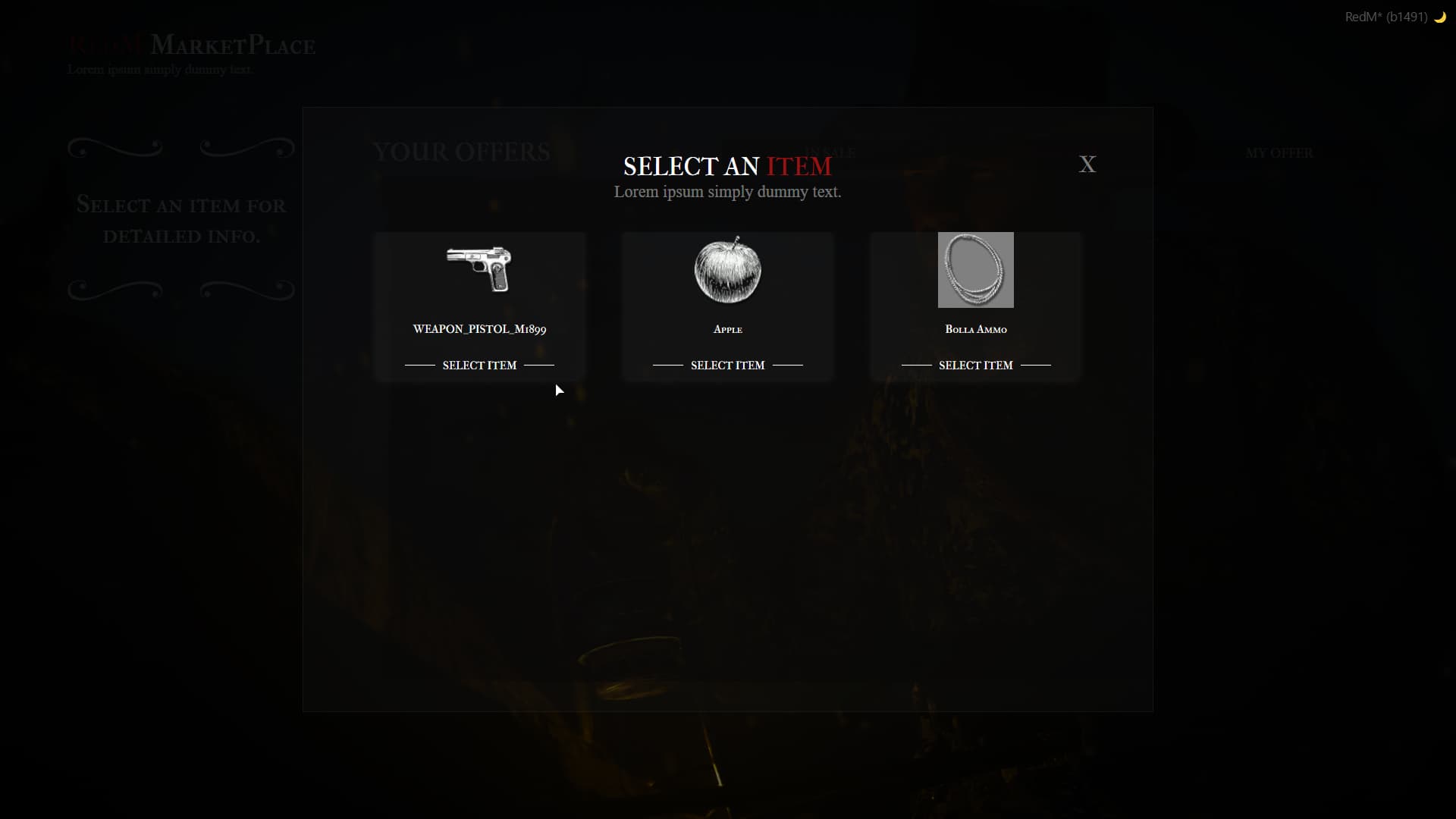Click the detailed info panel text
1456x819 pixels.
click(180, 221)
